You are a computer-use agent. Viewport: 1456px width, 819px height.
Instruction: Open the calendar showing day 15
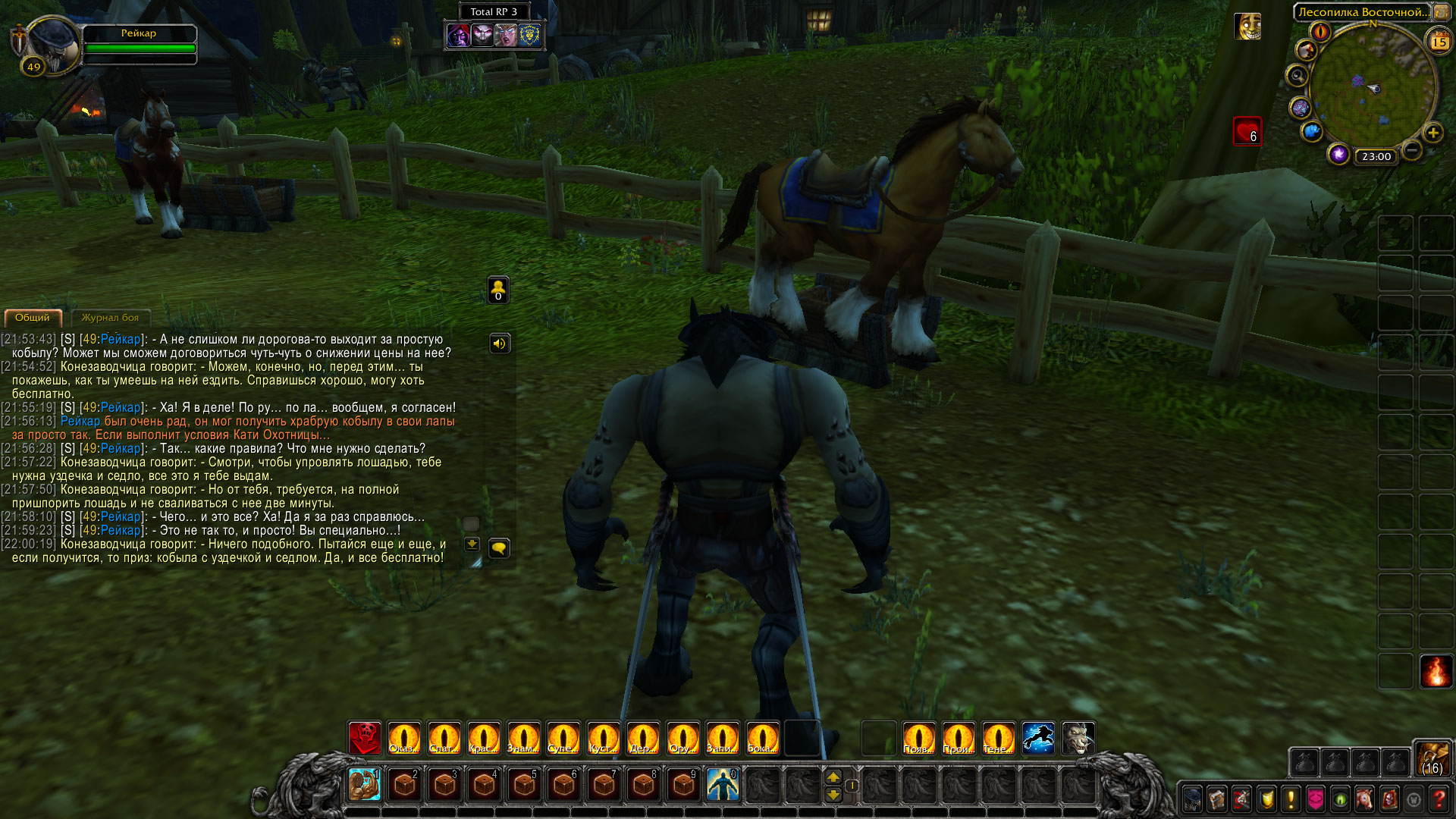coord(1439,42)
